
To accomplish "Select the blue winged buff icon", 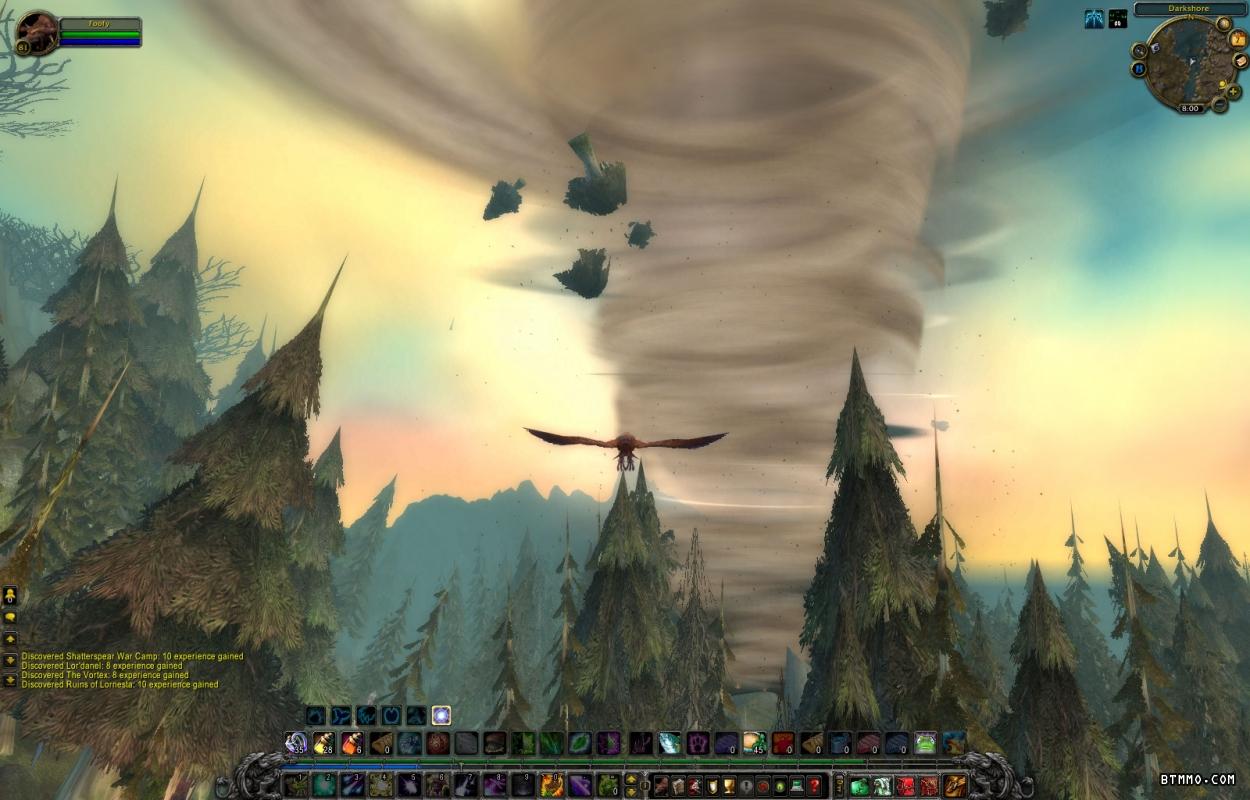I will pos(1094,19).
